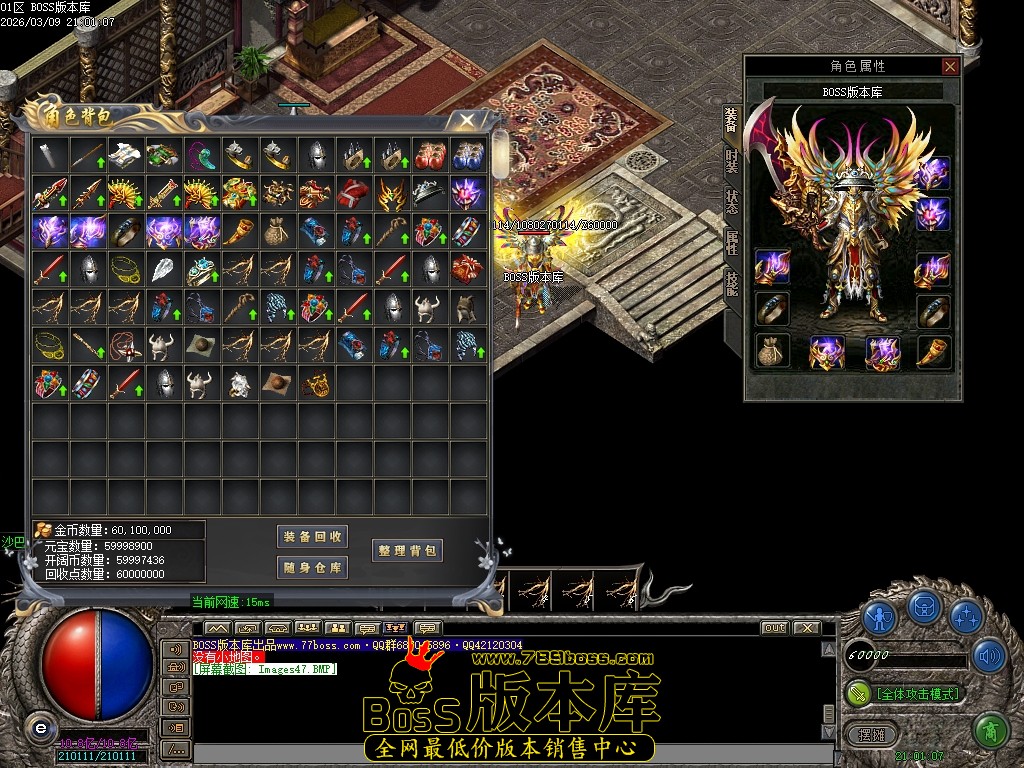The height and width of the screenshot is (768, 1024).
Task: Switch to the 时装 fashion tab
Action: point(731,162)
